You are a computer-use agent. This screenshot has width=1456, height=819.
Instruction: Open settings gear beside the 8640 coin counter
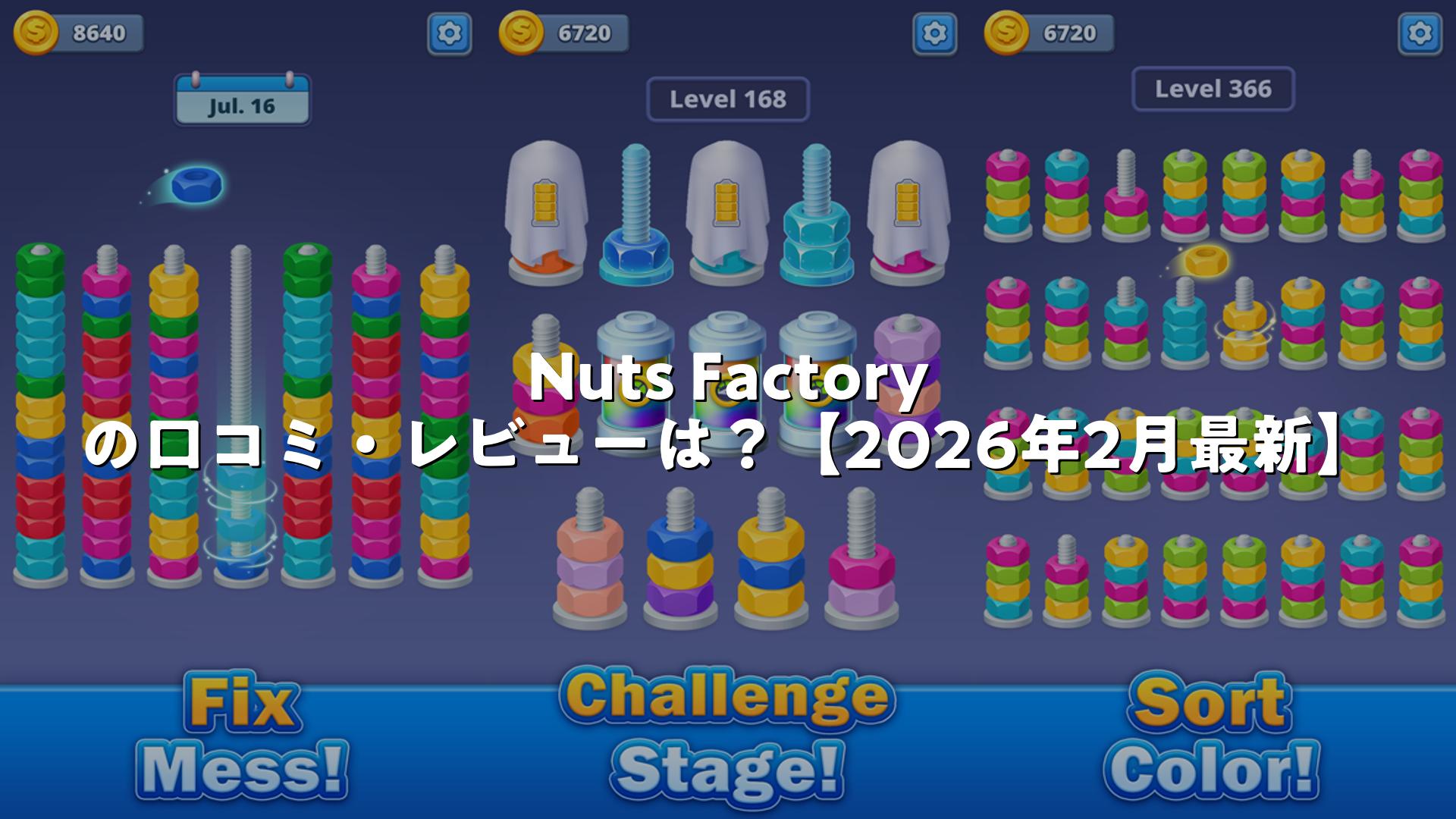449,33
